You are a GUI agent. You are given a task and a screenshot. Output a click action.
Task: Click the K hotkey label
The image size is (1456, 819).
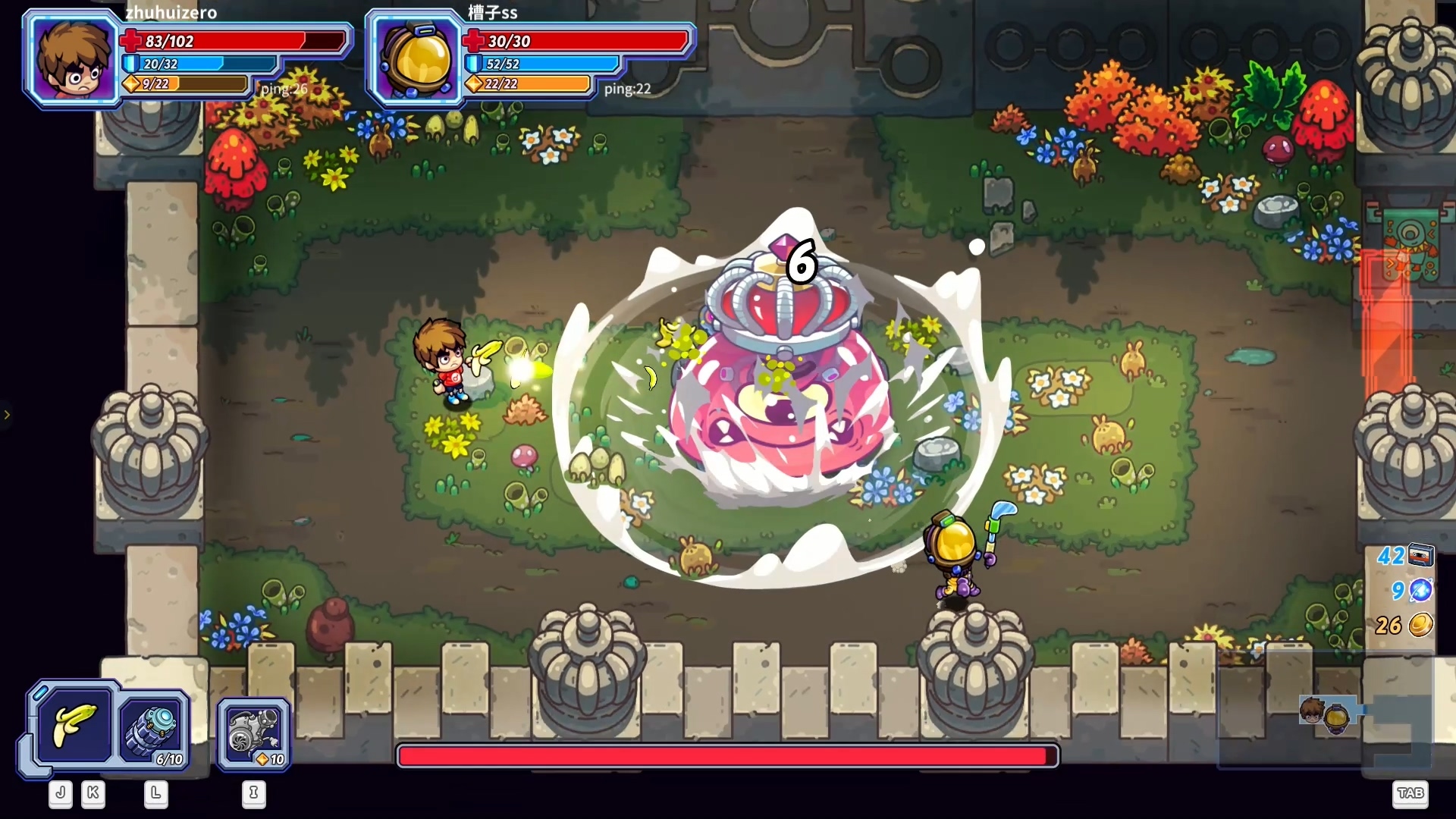tap(93, 794)
